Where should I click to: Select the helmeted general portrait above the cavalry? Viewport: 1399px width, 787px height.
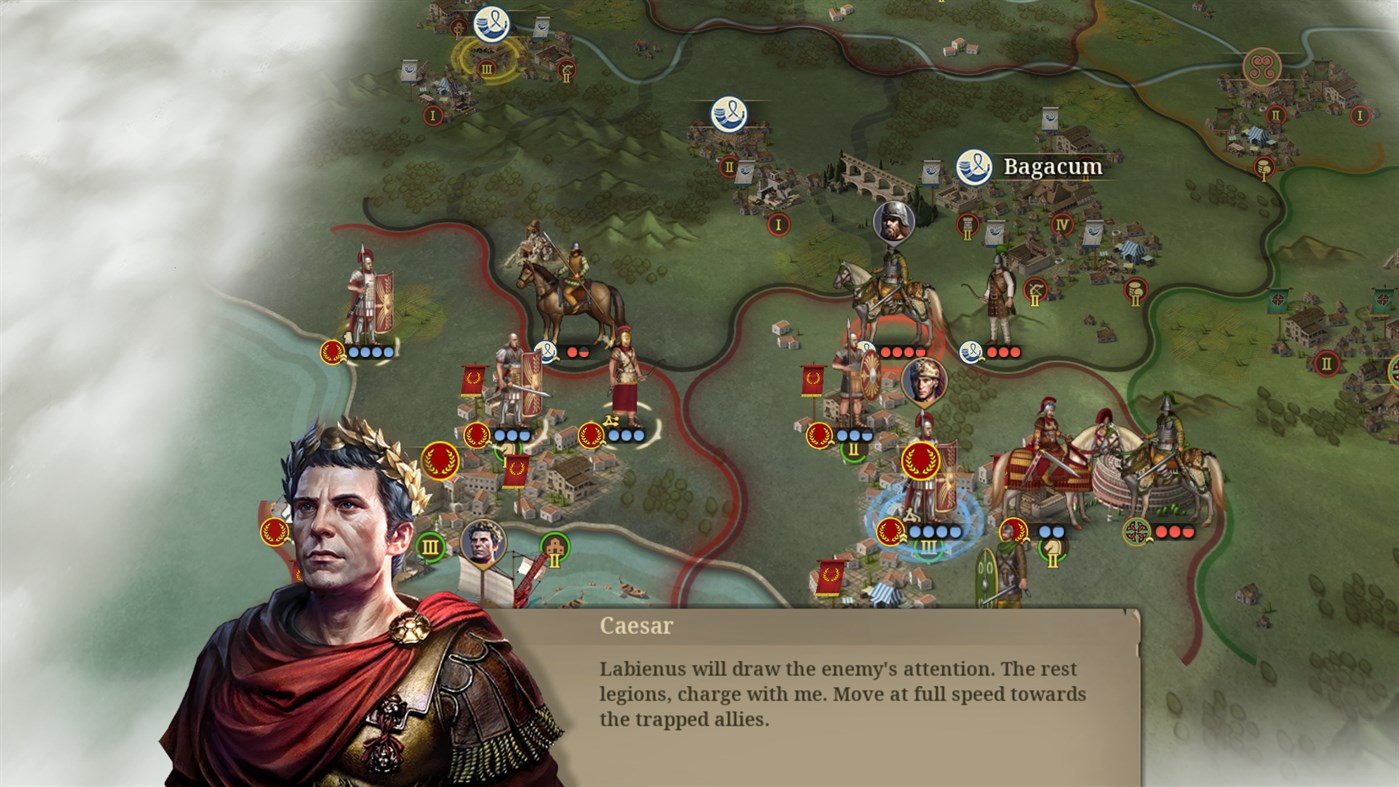pyautogui.click(x=893, y=222)
